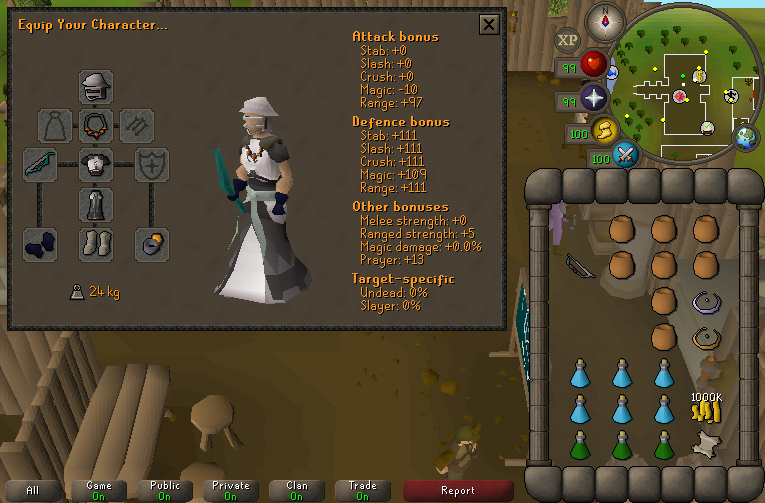The image size is (765, 503).
Task: Open the Report button
Action: tap(458, 490)
